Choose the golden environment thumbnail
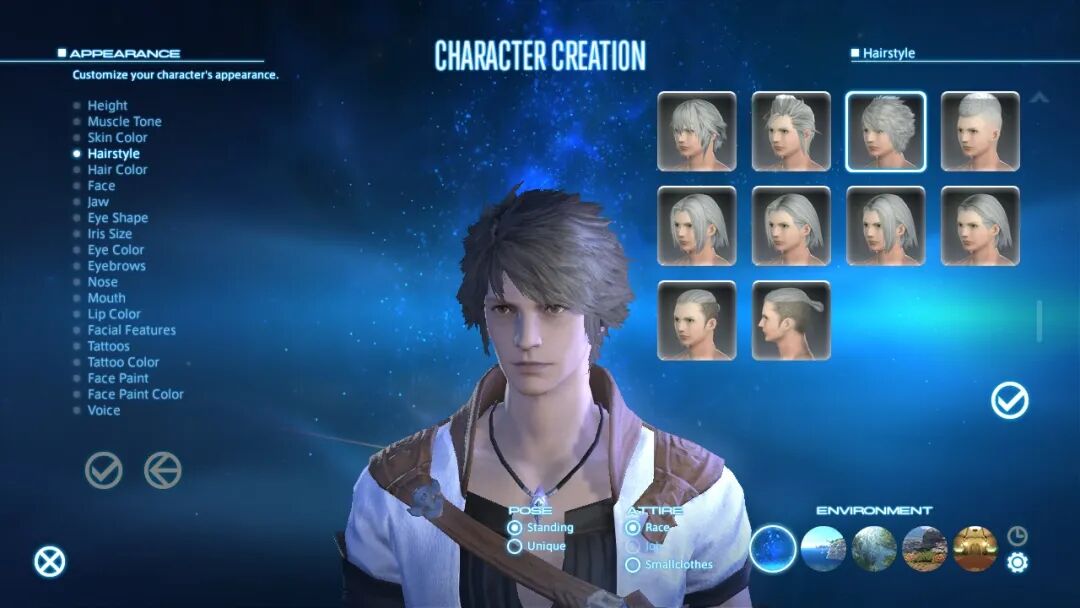This screenshot has width=1080, height=608. (x=975, y=549)
